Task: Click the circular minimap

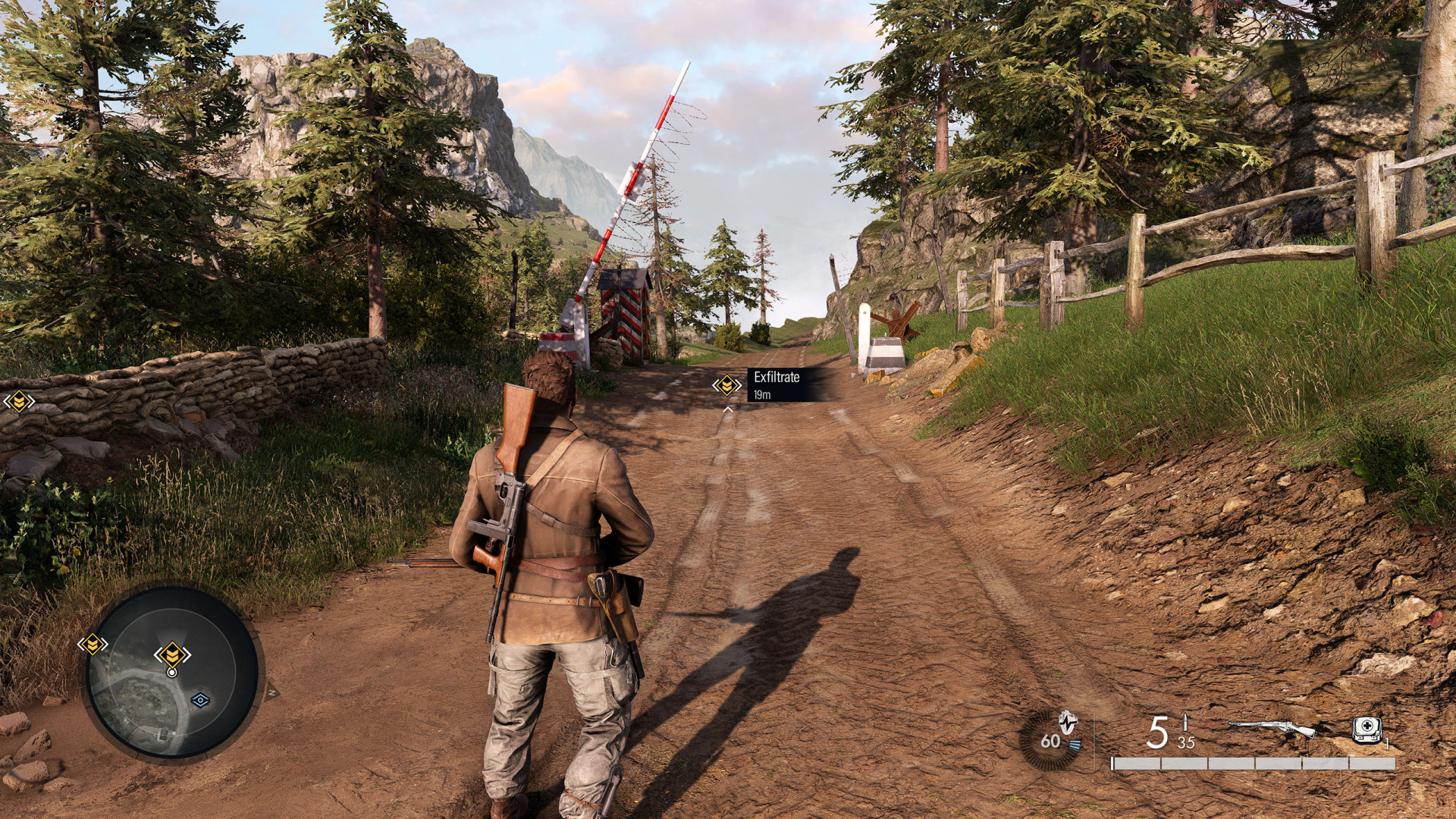Action: pyautogui.click(x=171, y=672)
